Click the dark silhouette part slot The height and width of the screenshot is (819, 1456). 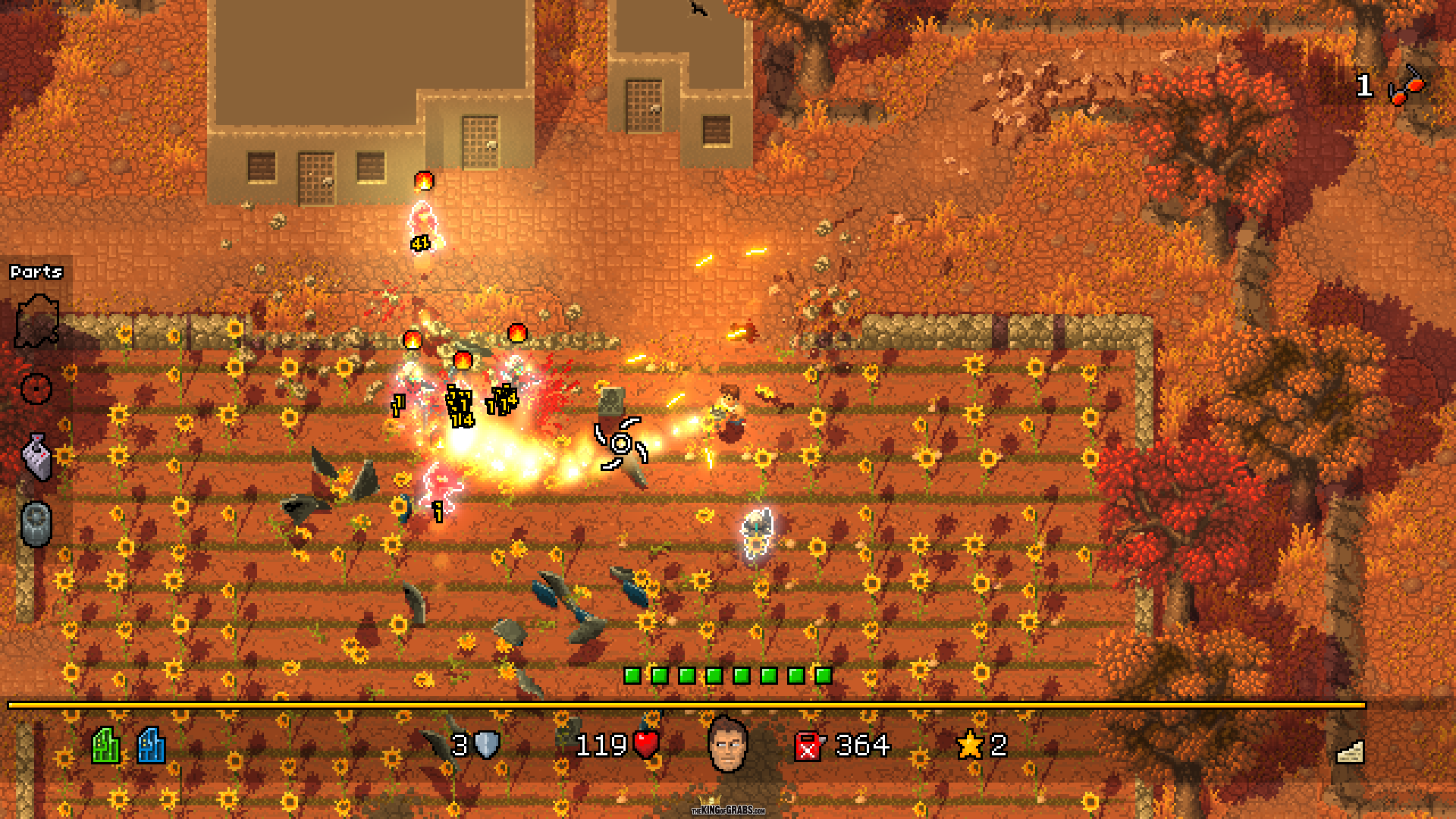point(36,322)
